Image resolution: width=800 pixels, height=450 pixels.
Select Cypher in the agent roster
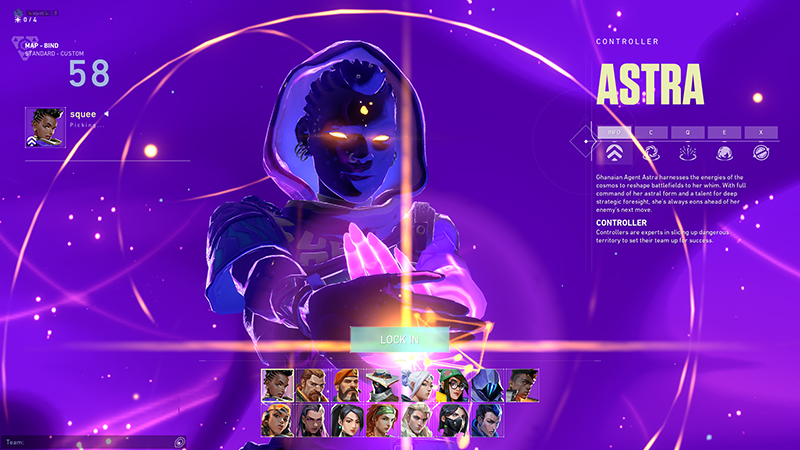(x=382, y=384)
